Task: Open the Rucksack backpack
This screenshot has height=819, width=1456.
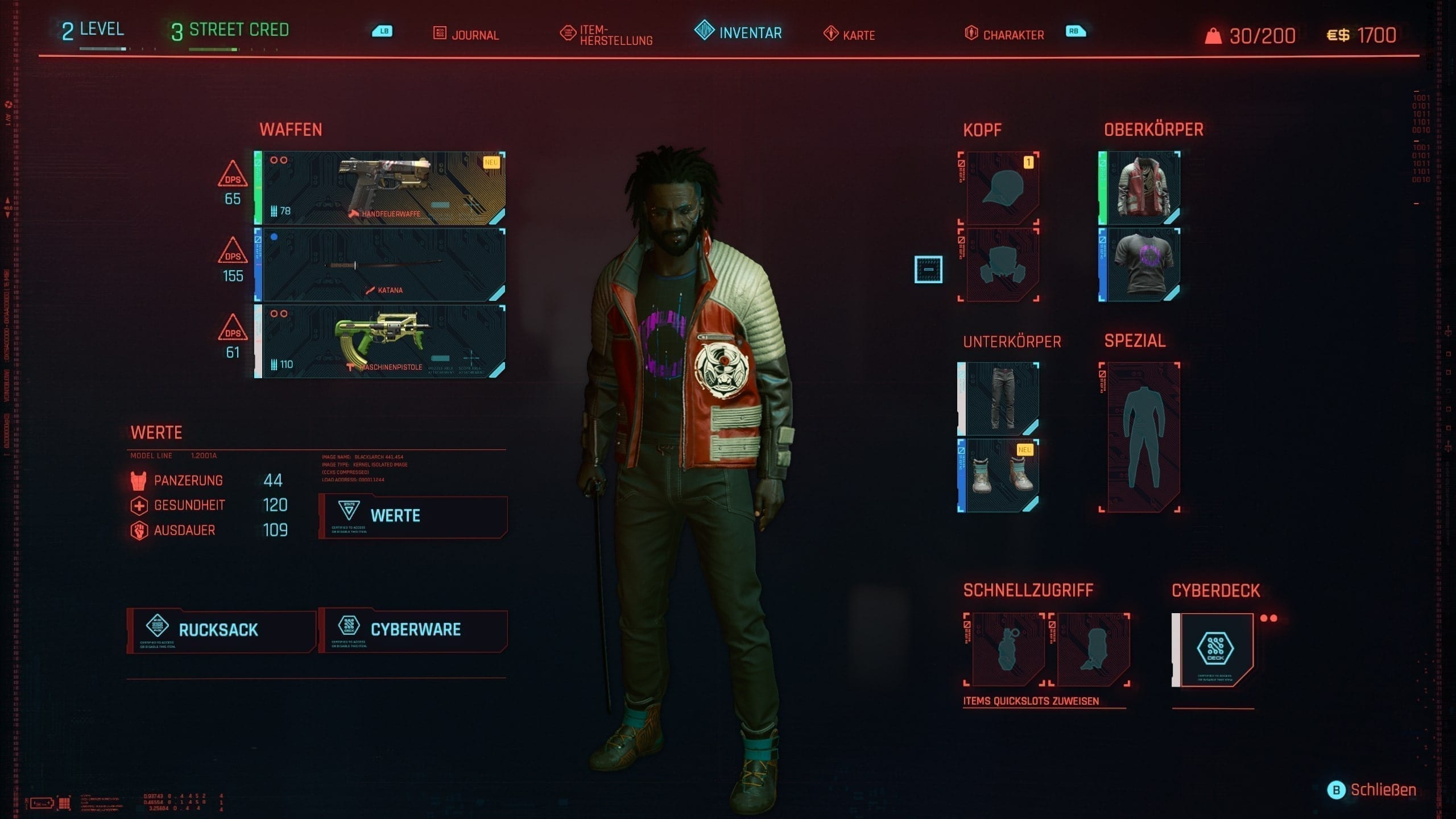Action: click(221, 630)
